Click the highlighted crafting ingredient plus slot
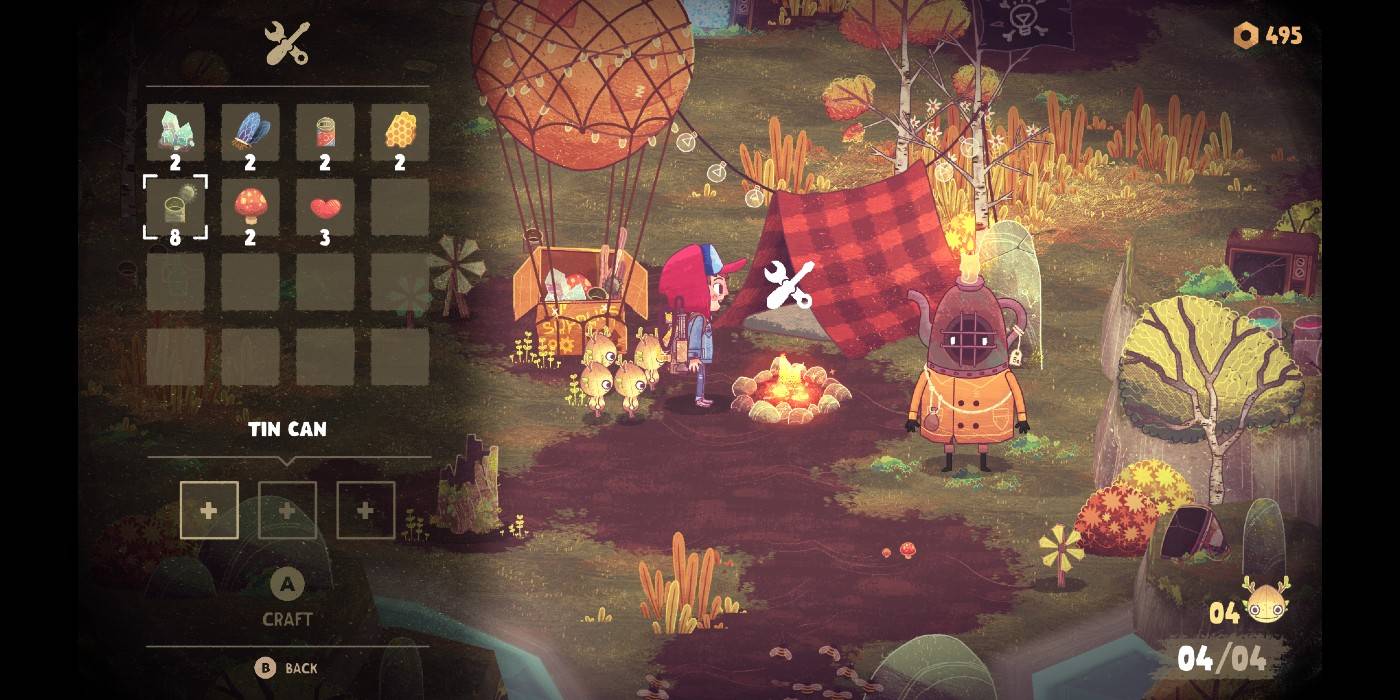Screen dimensions: 1400x700 click(209, 510)
